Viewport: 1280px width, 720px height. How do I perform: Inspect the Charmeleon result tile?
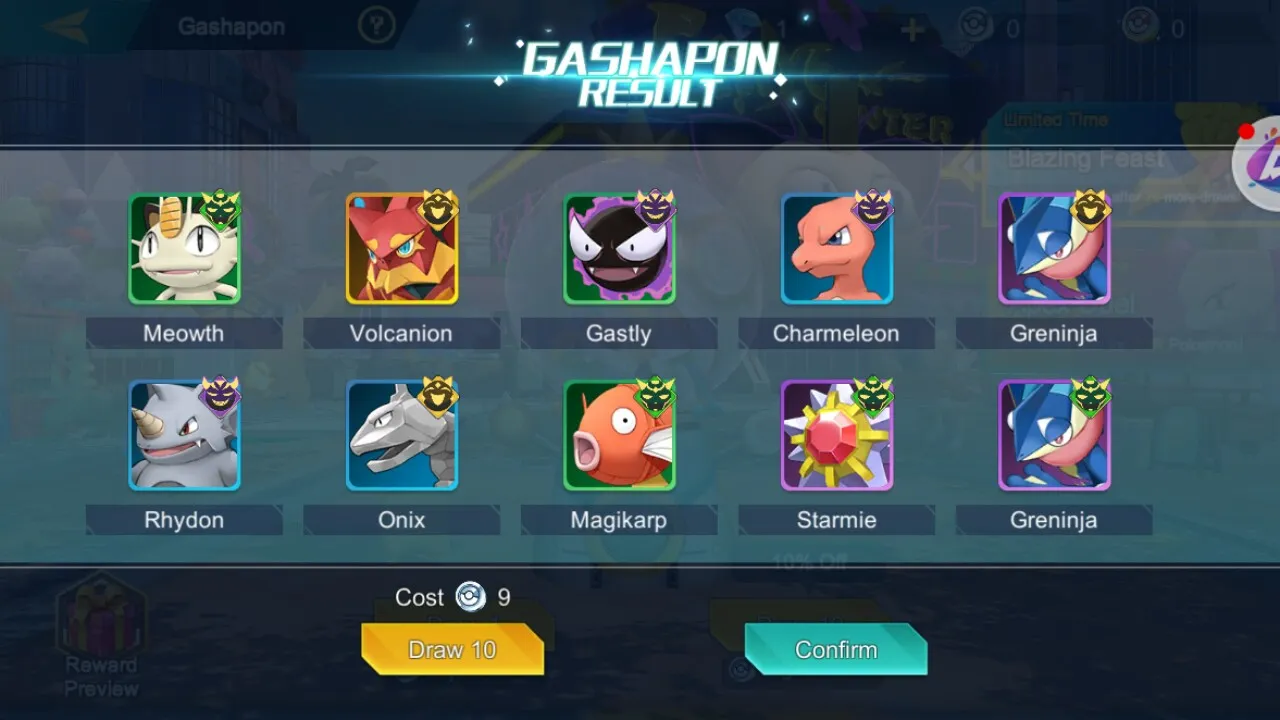pos(837,249)
